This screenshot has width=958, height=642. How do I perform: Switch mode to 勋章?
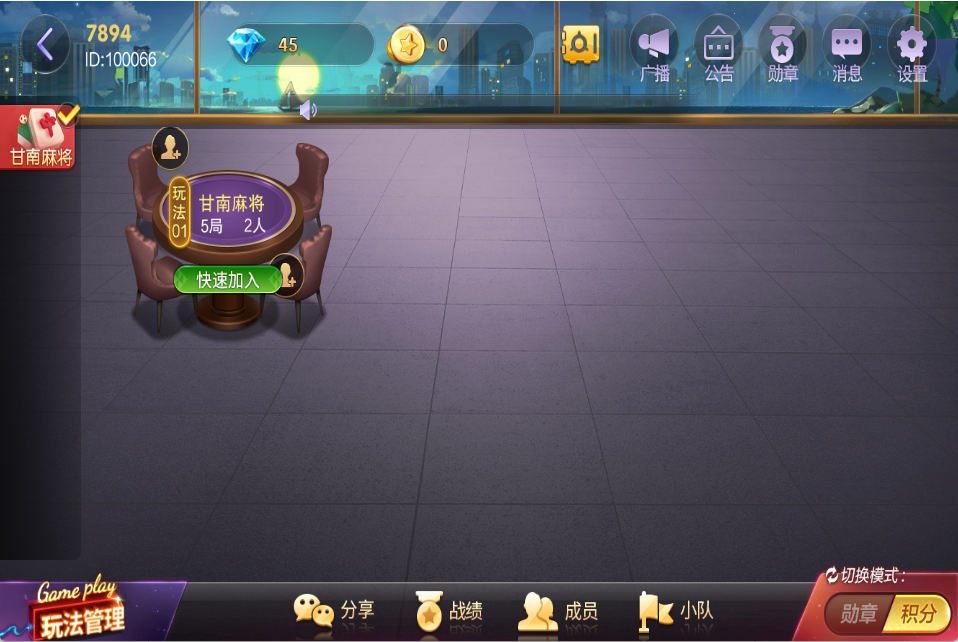[x=858, y=613]
